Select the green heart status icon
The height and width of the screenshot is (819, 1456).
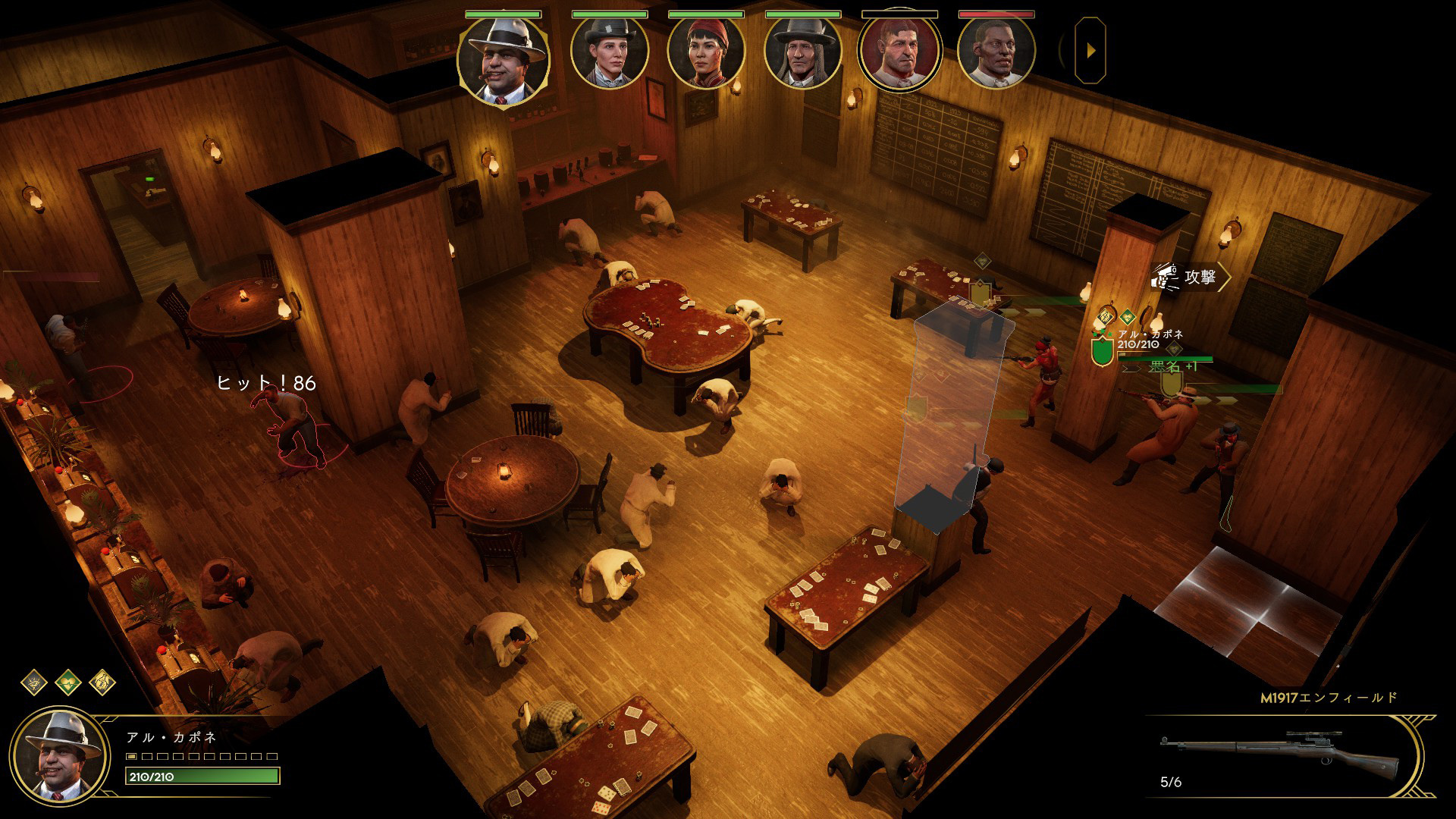(x=68, y=682)
